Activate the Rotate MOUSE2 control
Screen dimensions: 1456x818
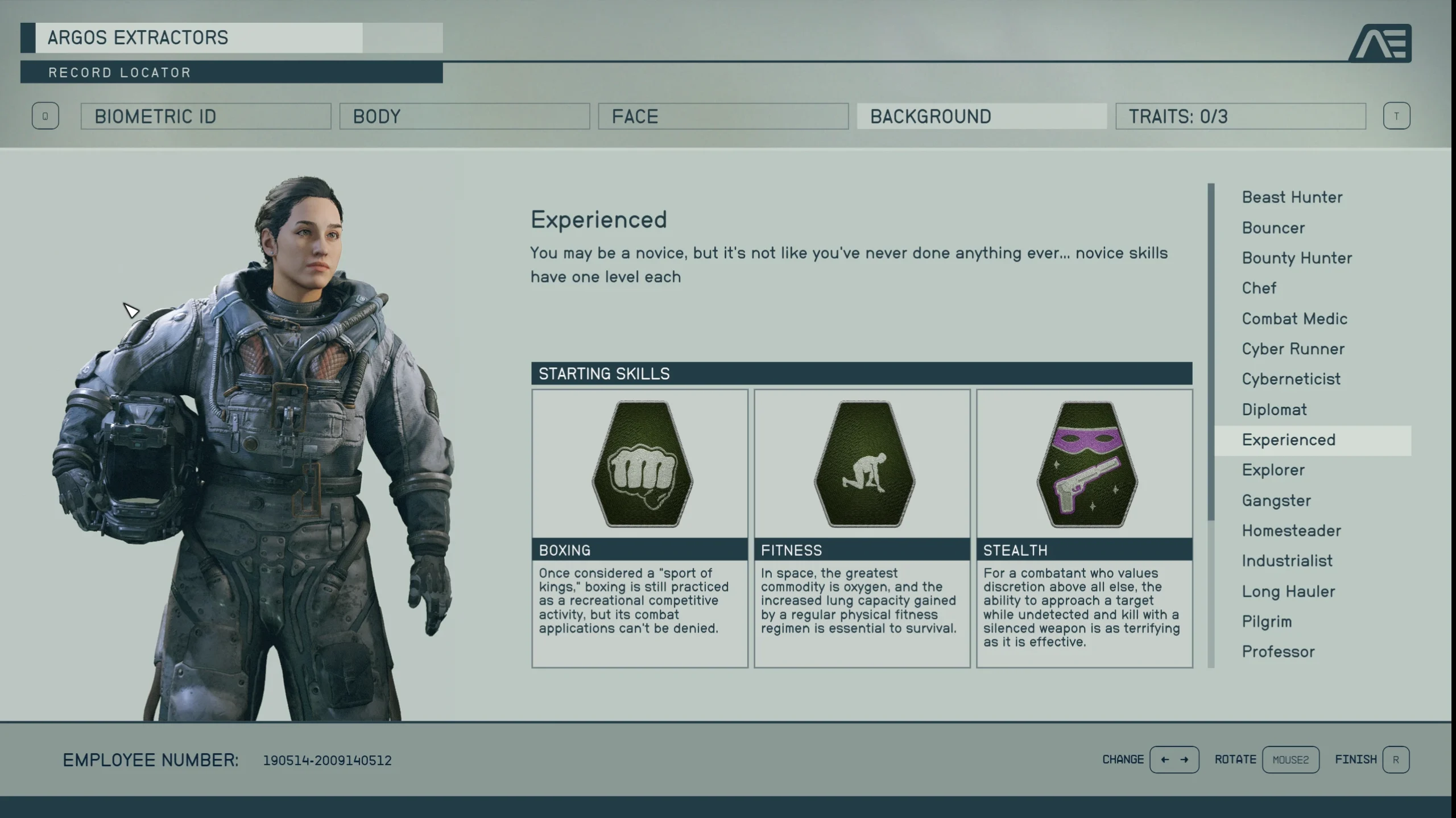[x=1290, y=759]
